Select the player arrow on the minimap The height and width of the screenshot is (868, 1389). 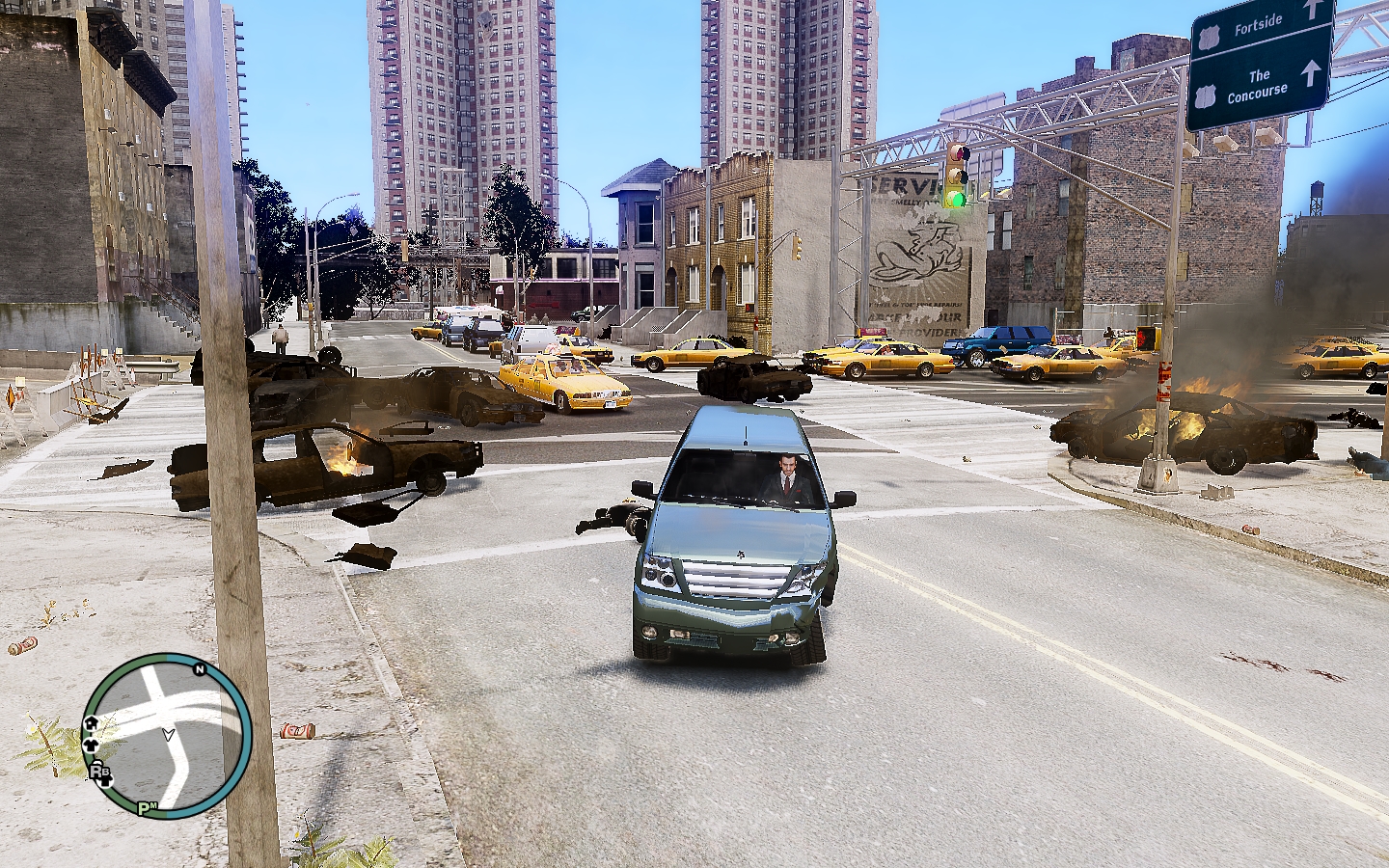(169, 735)
